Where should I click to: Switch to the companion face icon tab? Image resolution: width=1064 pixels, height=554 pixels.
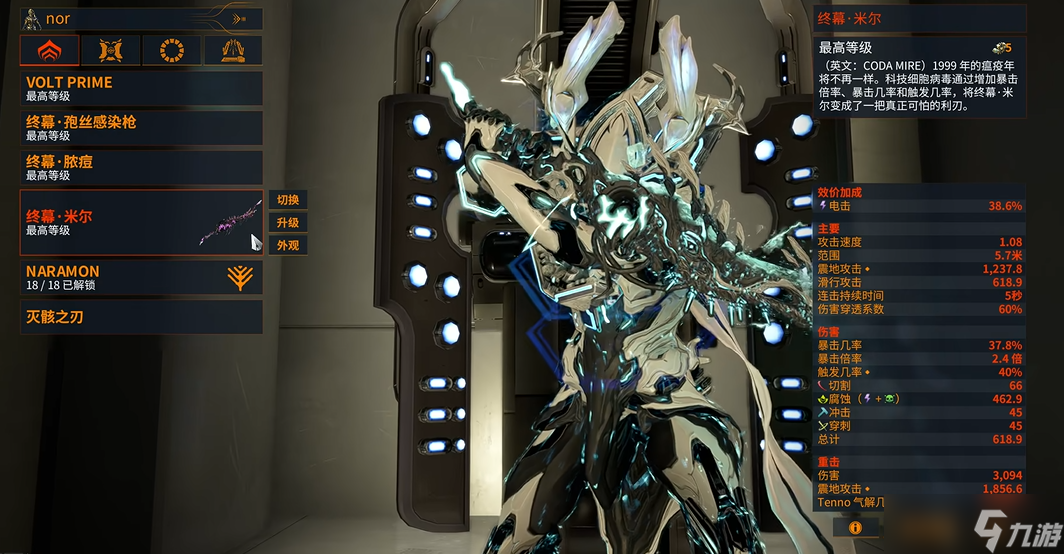click(111, 50)
